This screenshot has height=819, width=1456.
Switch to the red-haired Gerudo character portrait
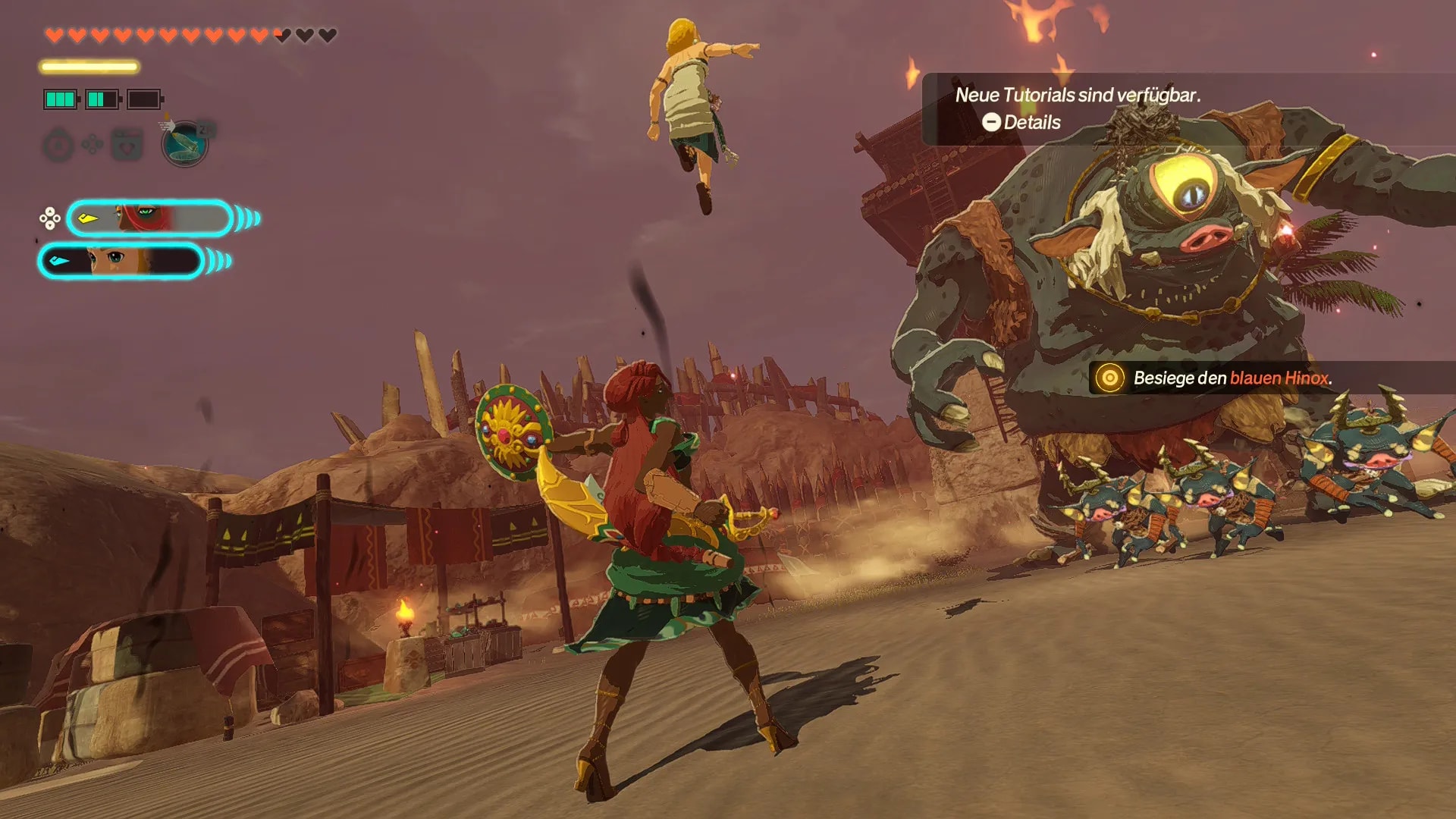[149, 218]
